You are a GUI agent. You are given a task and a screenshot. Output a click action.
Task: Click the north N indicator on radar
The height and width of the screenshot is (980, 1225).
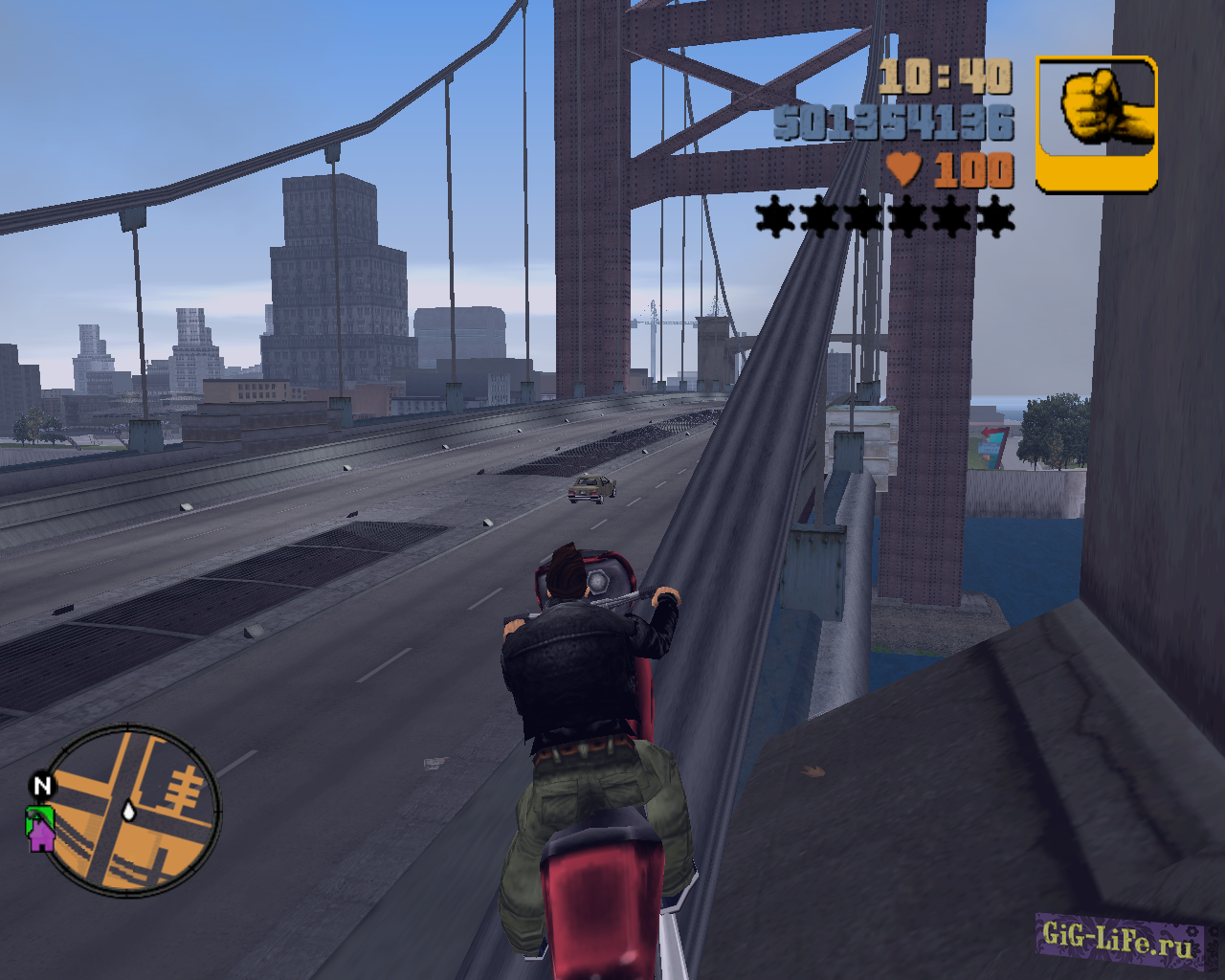tap(42, 786)
